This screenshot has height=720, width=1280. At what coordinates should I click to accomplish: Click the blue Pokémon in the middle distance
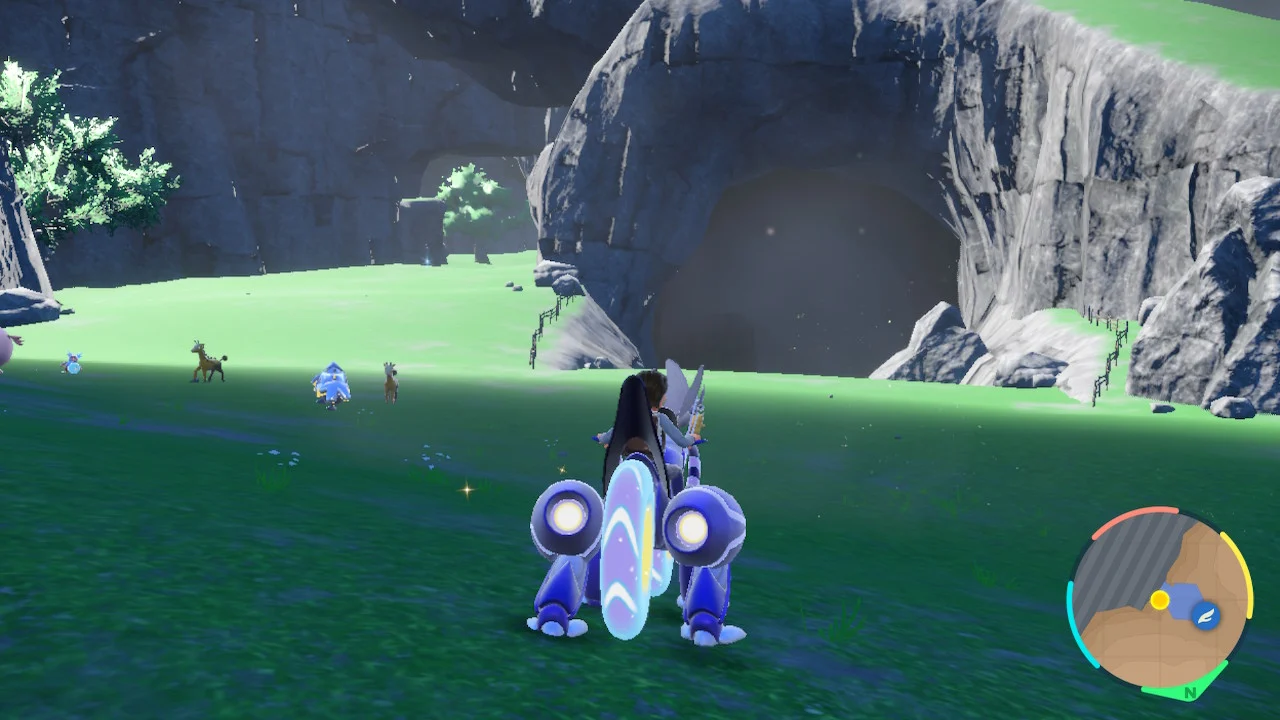[x=330, y=385]
